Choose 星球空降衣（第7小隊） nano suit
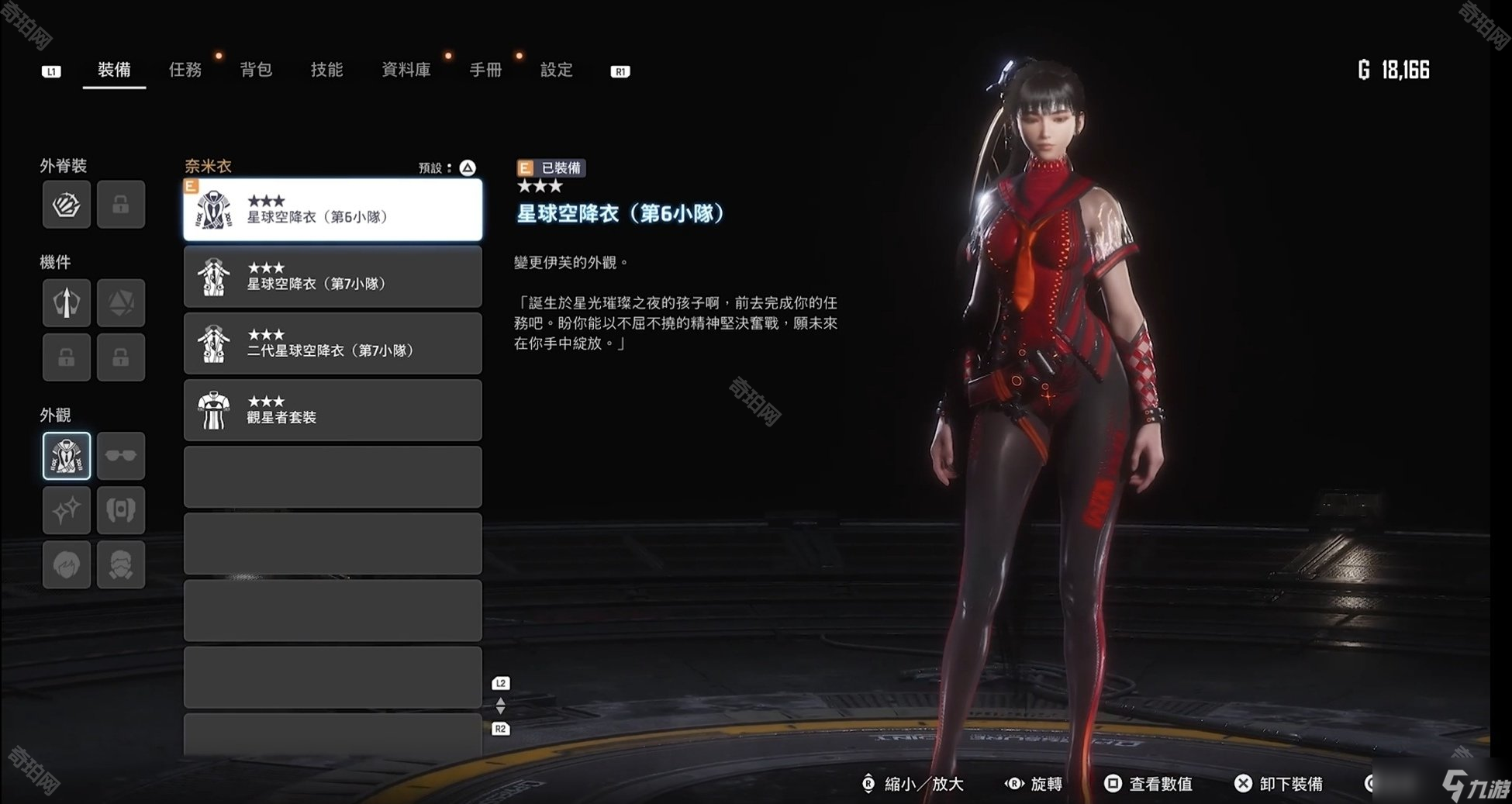This screenshot has height=804, width=1512. [333, 277]
